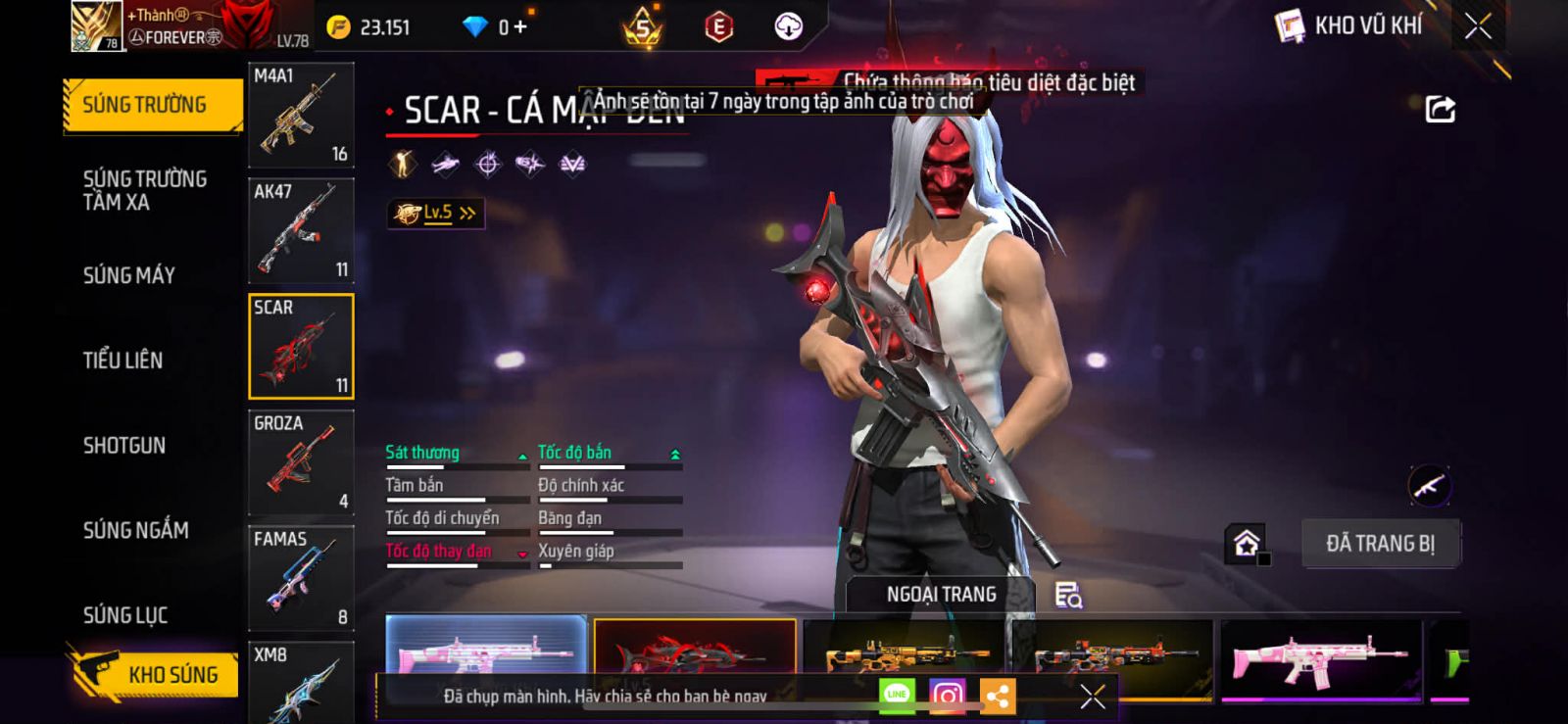Select the GROZA weapon tile
The image size is (1568, 724).
tap(301, 462)
